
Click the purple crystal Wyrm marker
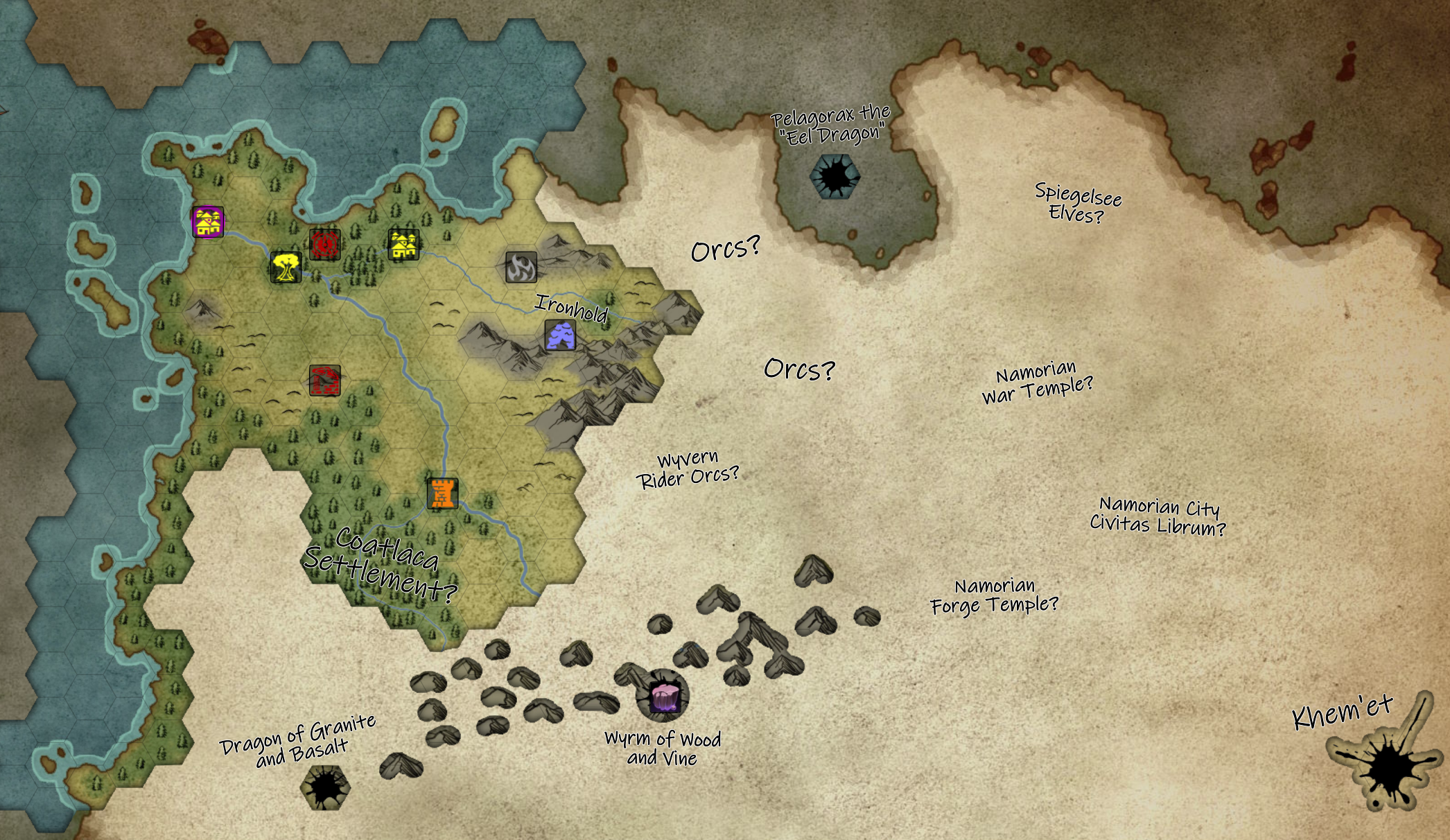tap(665, 697)
